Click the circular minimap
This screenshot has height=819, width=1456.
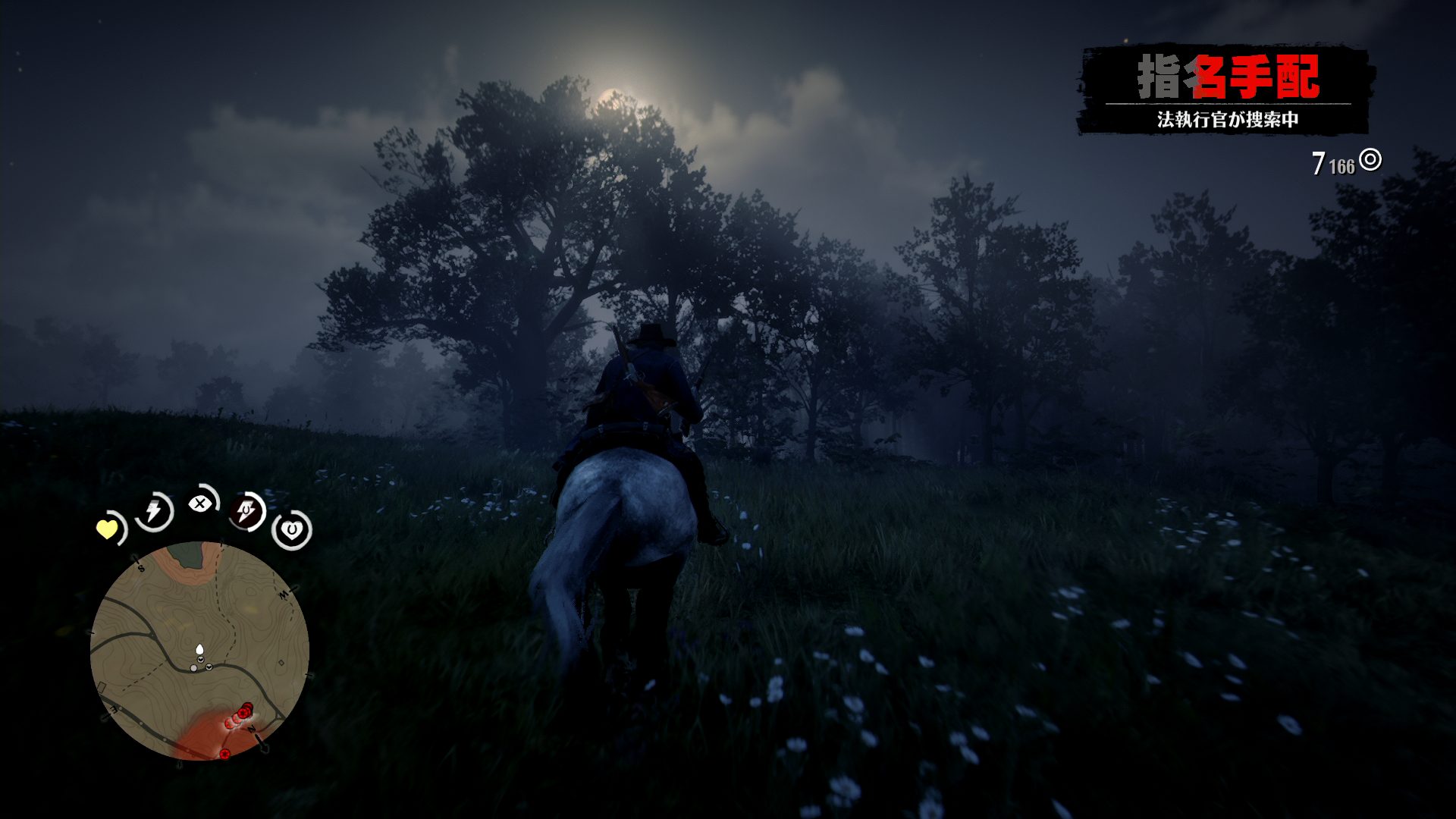coord(199,651)
